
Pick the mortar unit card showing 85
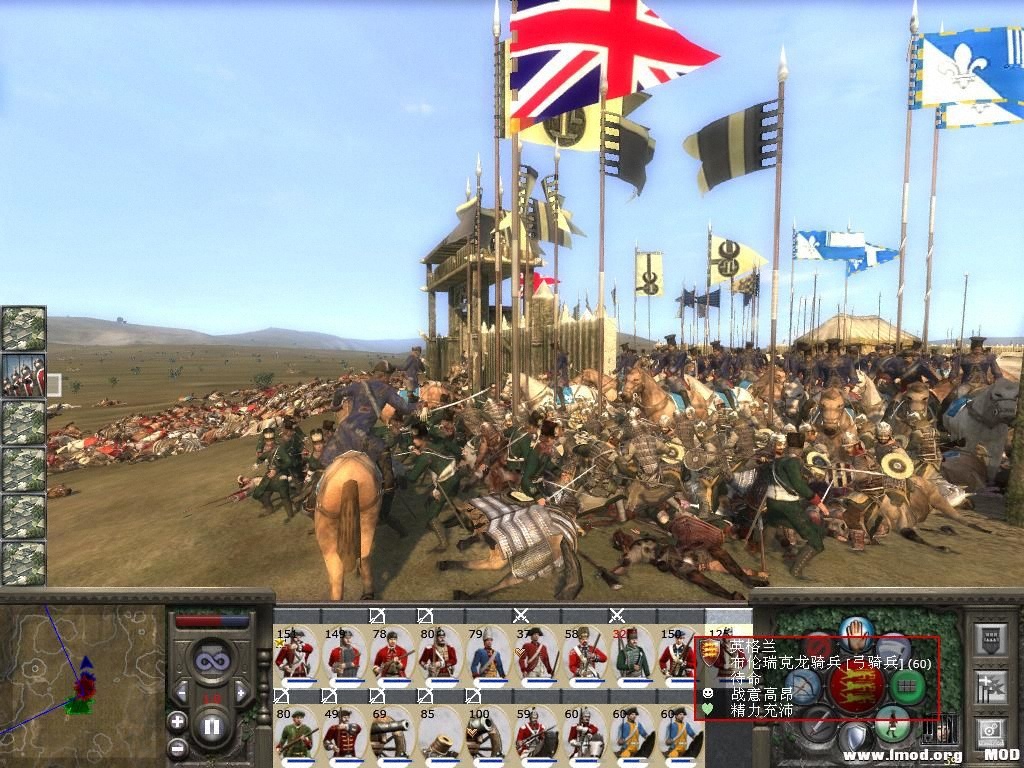pos(438,734)
